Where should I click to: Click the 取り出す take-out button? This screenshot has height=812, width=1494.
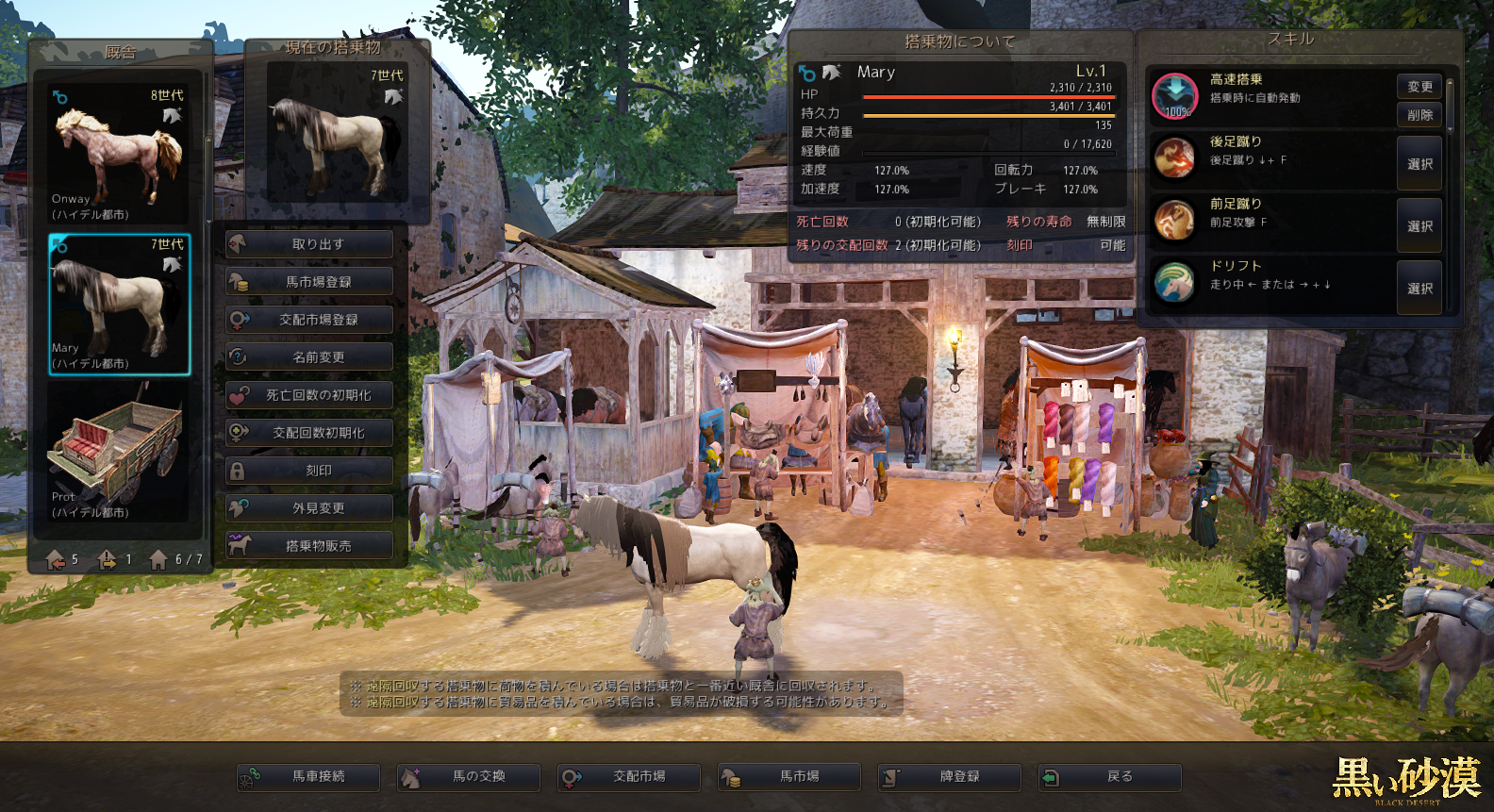pyautogui.click(x=308, y=244)
